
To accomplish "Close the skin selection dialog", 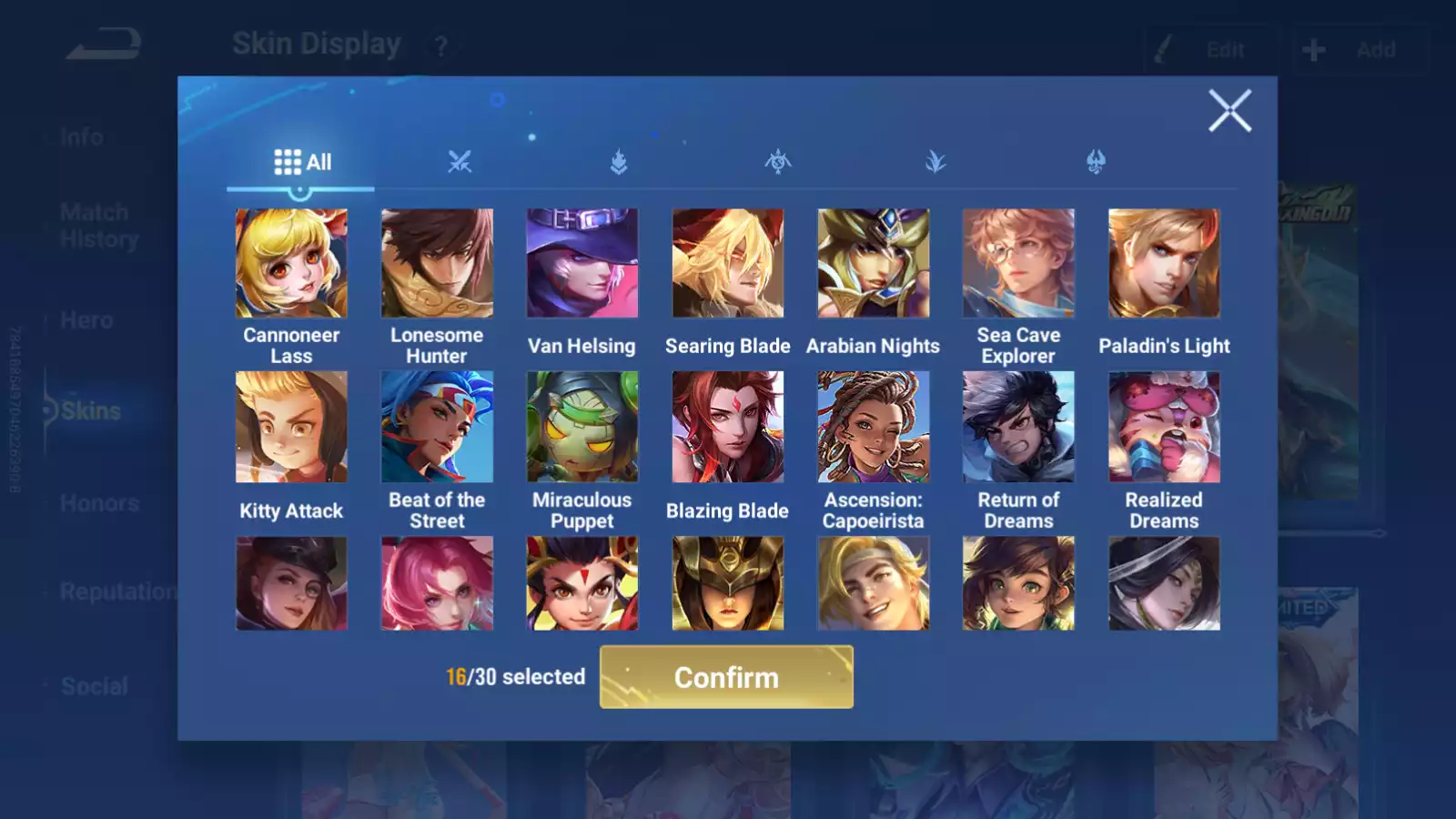I will pyautogui.click(x=1229, y=111).
